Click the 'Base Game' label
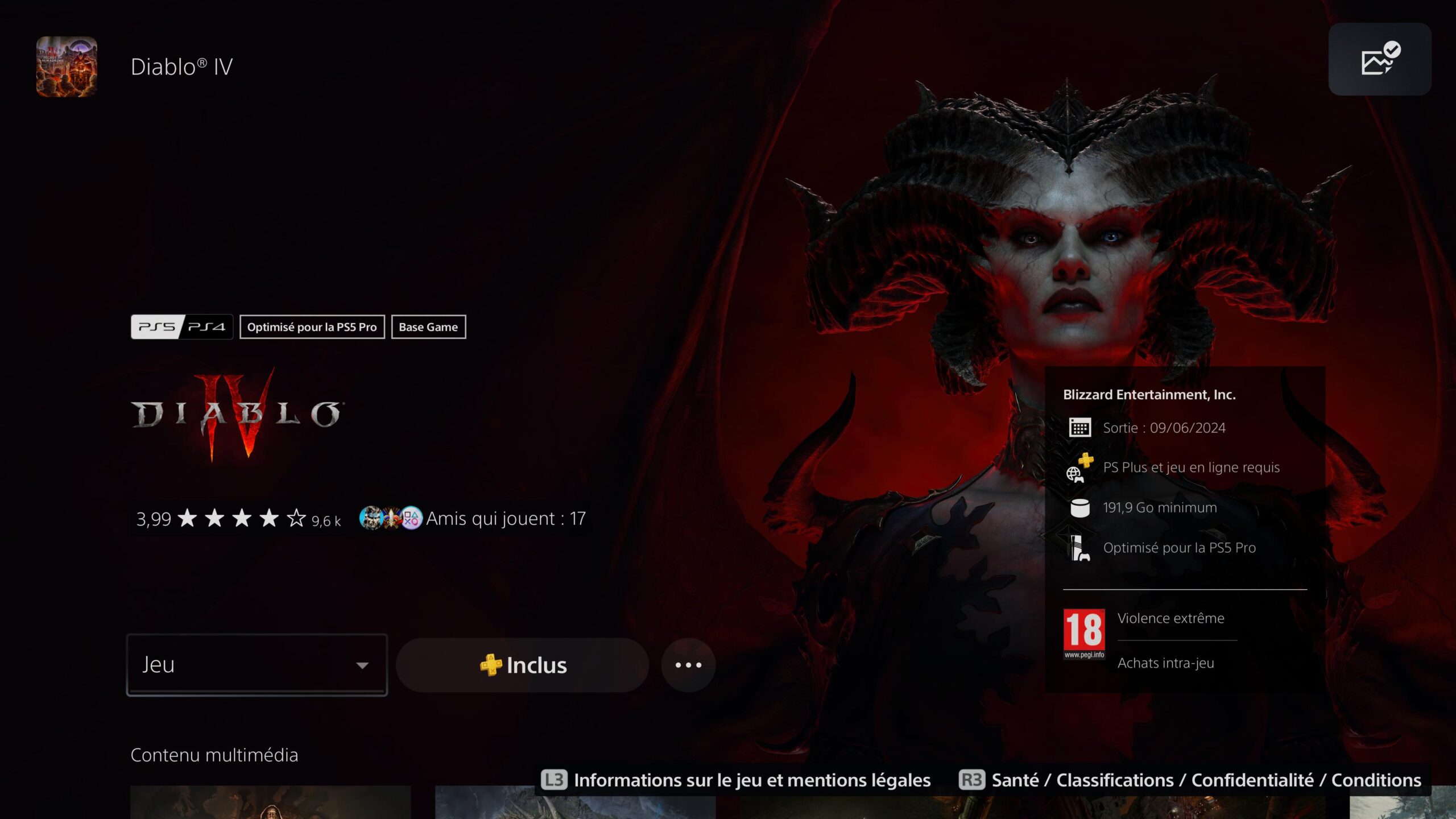1456x819 pixels. pos(428,326)
